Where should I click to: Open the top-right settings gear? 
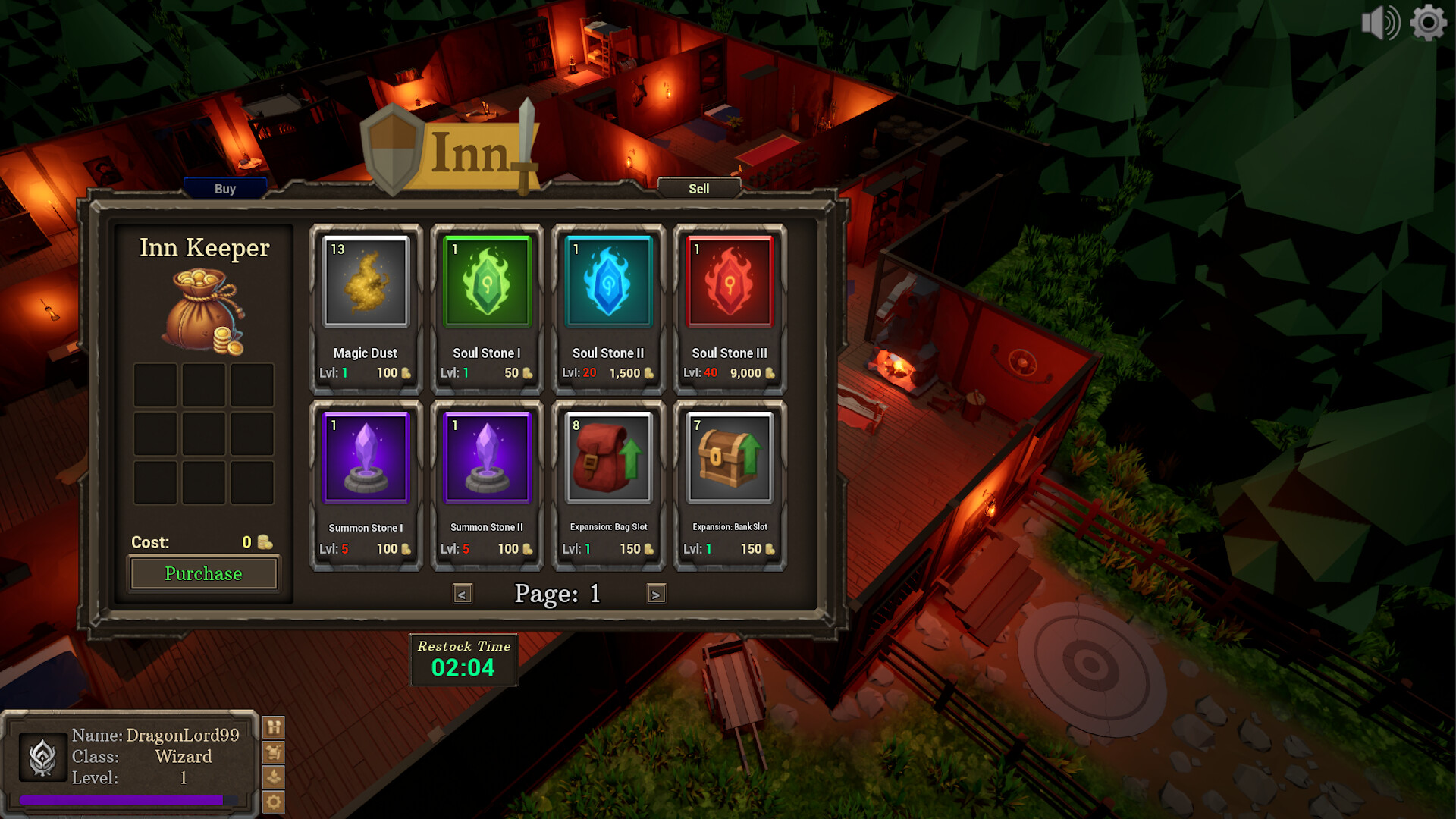point(1428,22)
